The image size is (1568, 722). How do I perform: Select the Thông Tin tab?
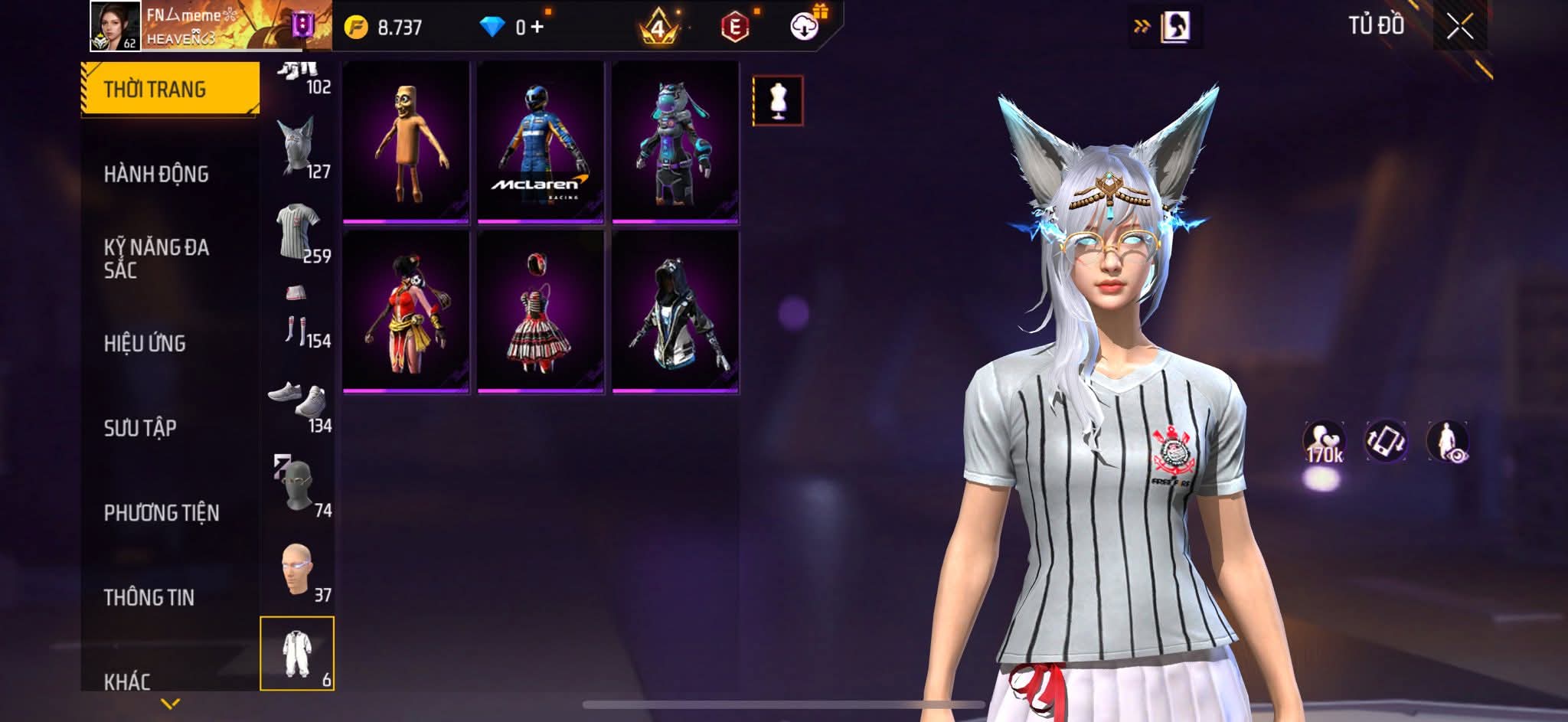click(x=149, y=597)
